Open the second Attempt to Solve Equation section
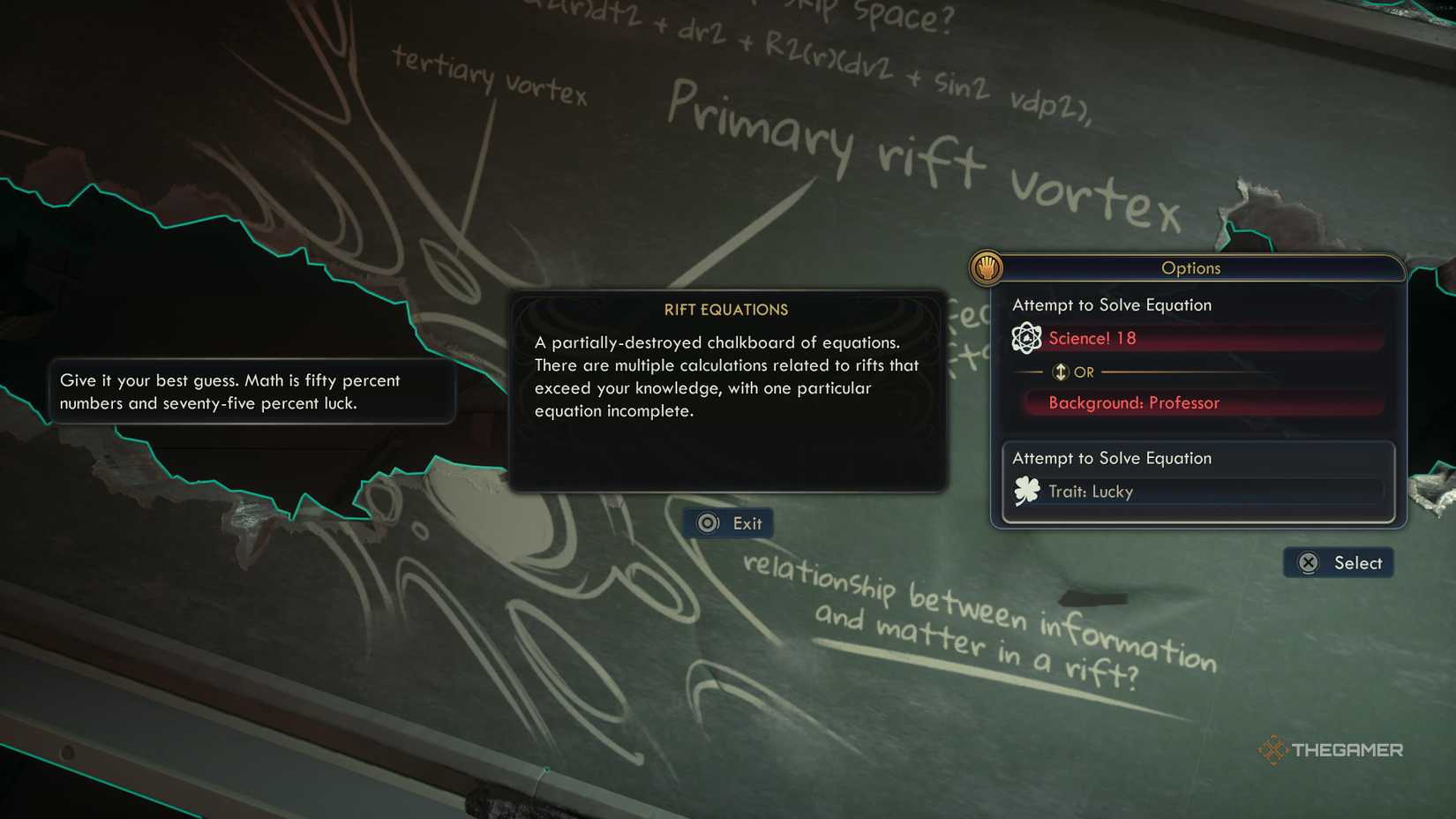Image resolution: width=1456 pixels, height=819 pixels. tap(1113, 458)
